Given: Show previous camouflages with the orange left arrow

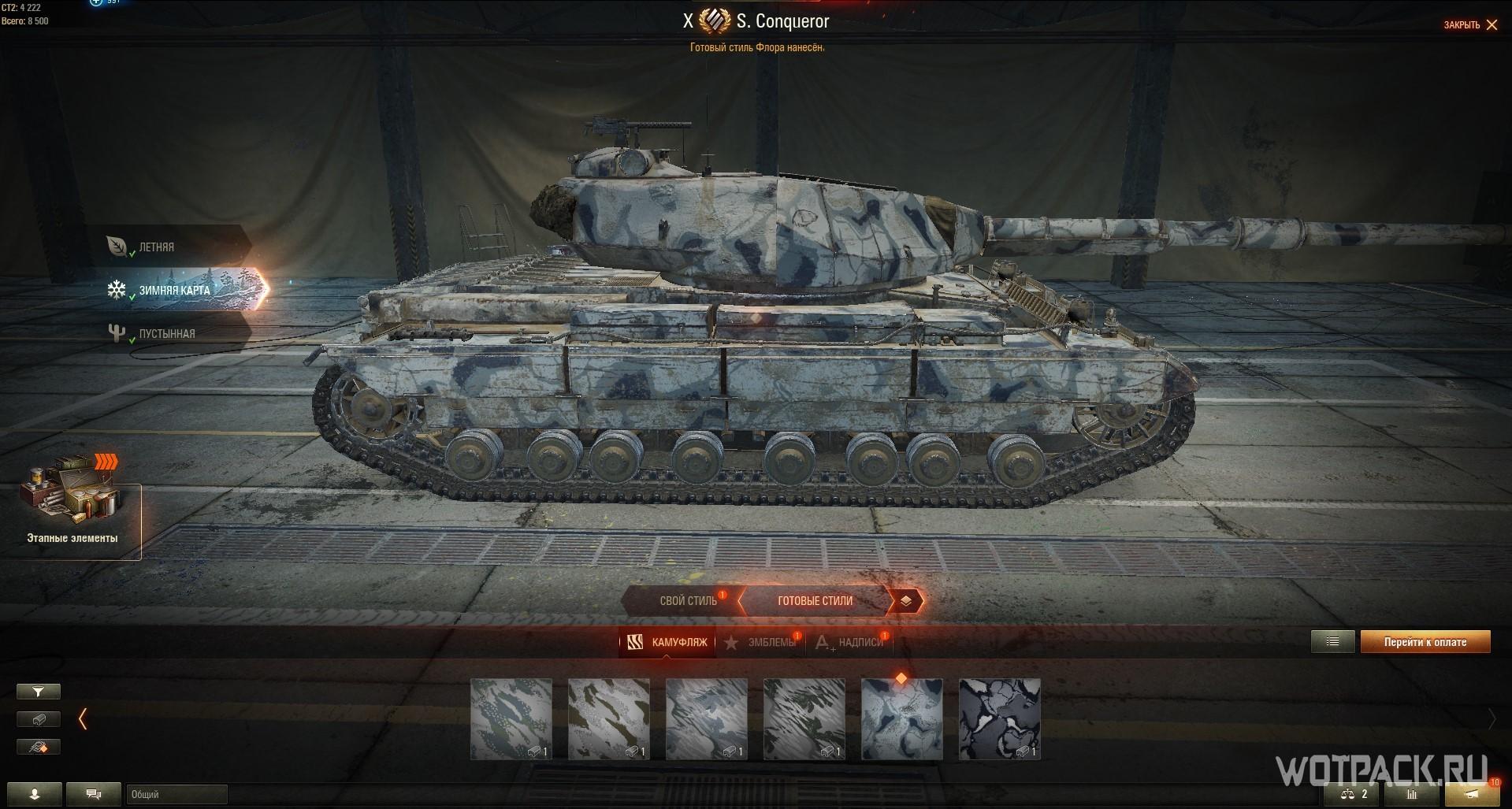Looking at the screenshot, I should pyautogui.click(x=83, y=718).
